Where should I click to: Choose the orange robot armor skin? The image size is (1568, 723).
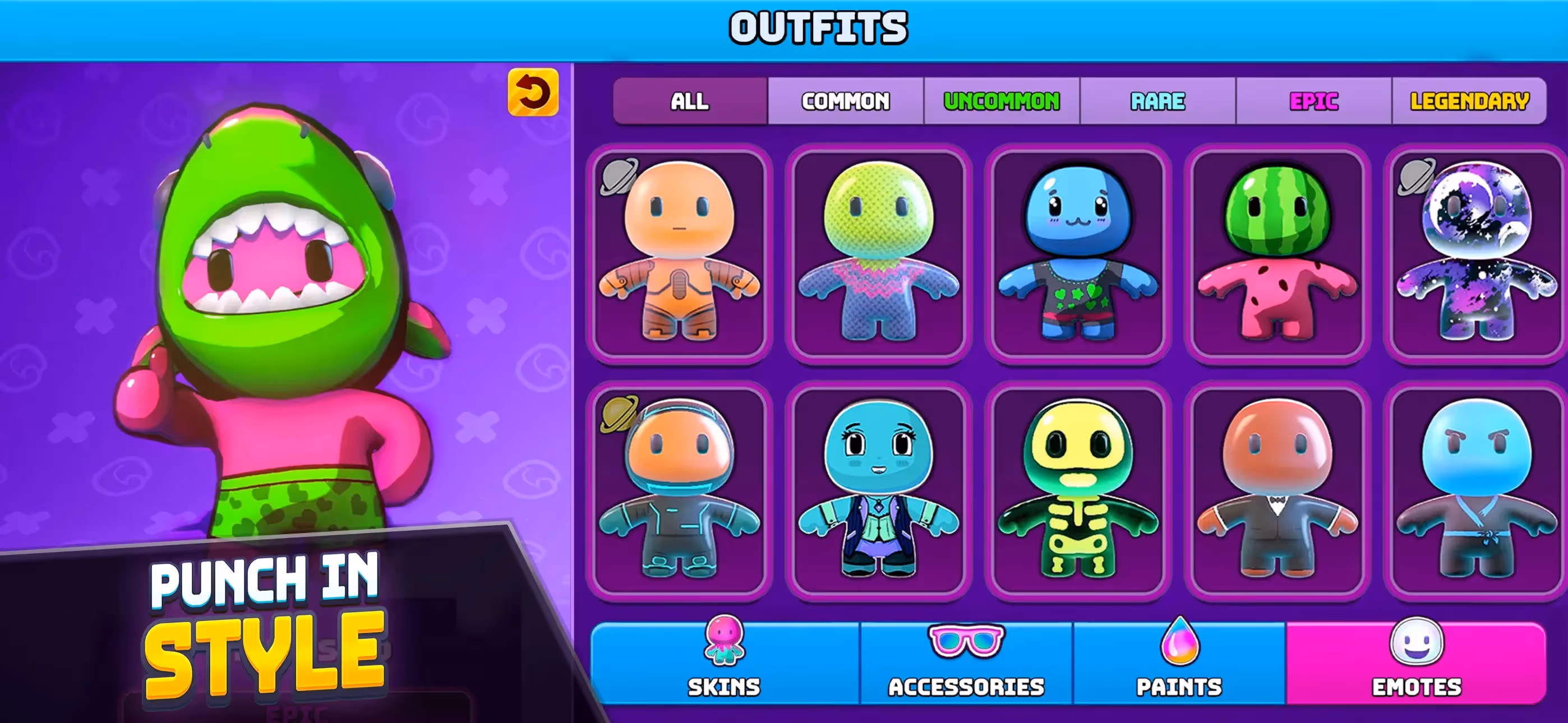tap(679, 253)
